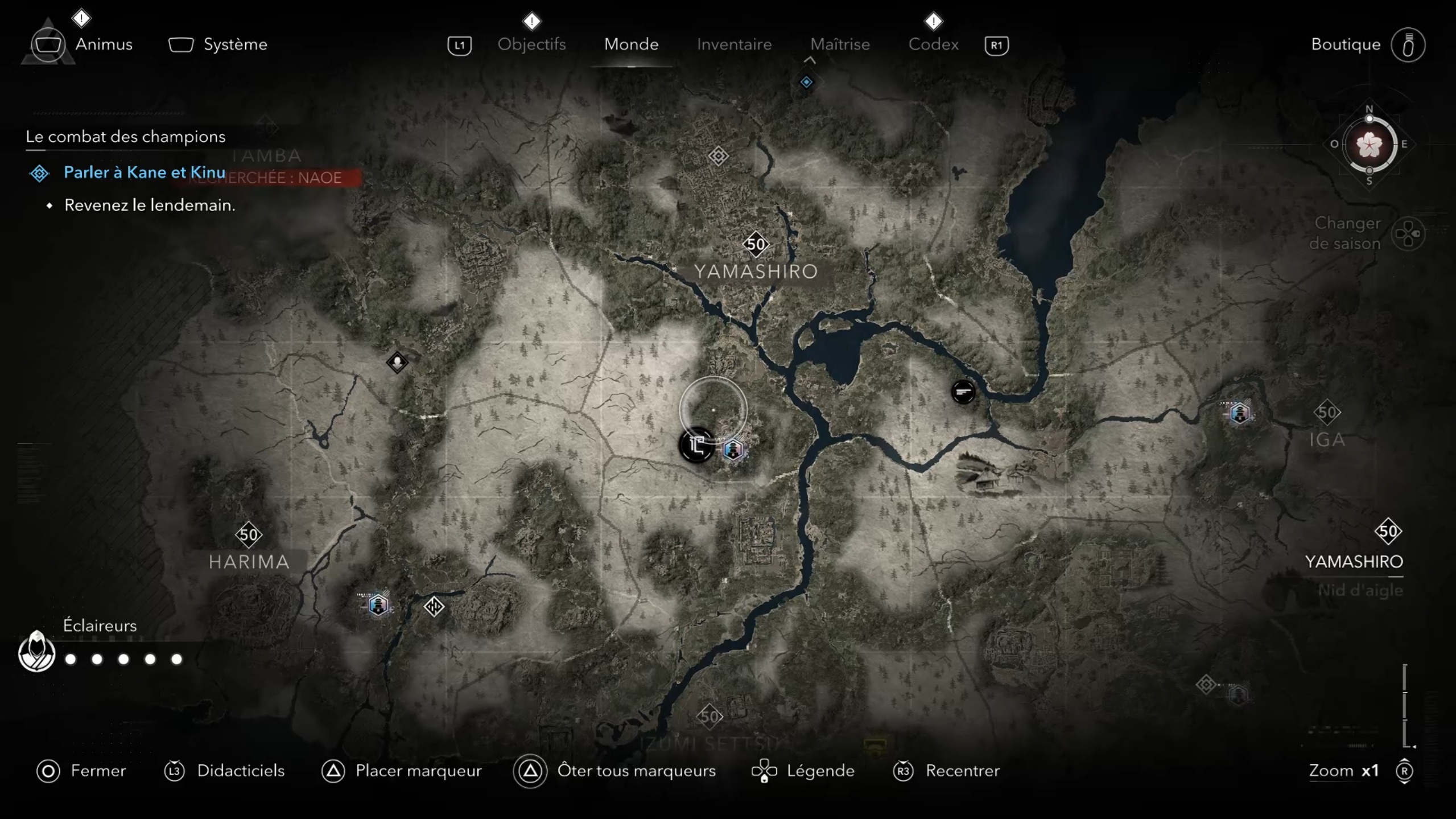Select the Maîtrise tab

(x=840, y=44)
